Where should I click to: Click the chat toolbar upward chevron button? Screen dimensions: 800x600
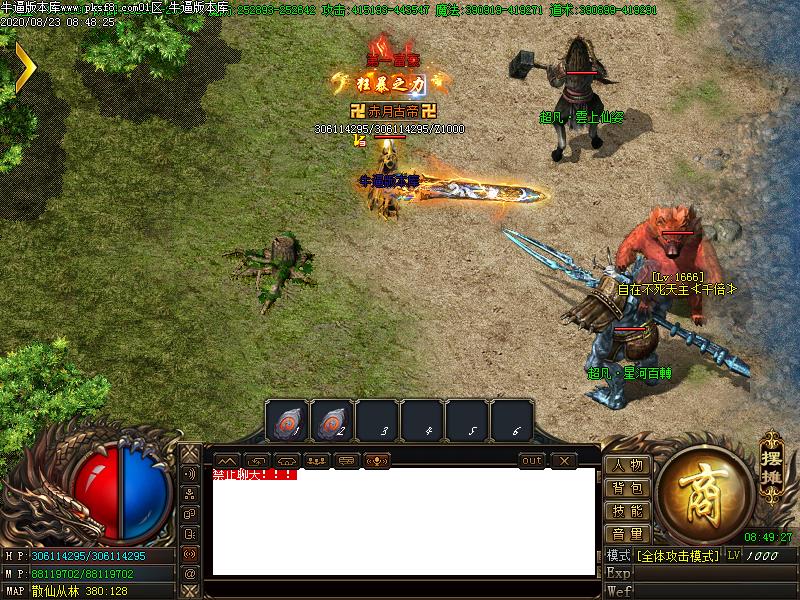pyautogui.click(x=228, y=461)
